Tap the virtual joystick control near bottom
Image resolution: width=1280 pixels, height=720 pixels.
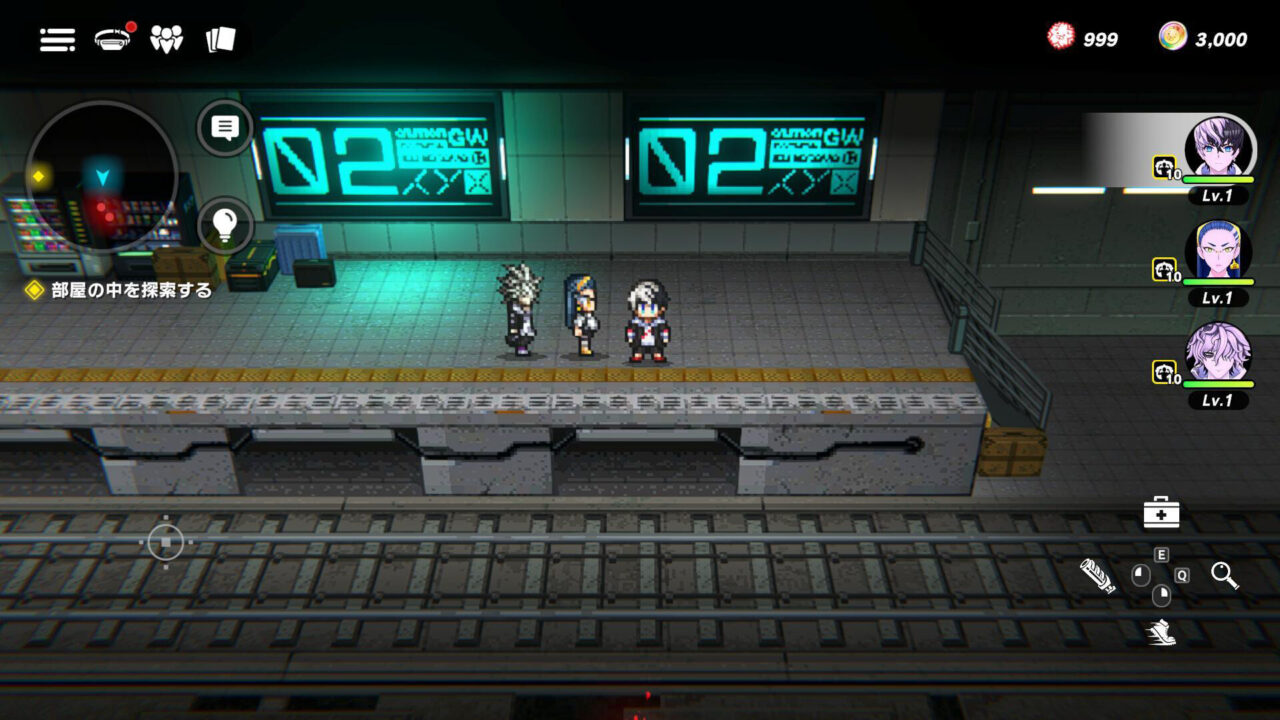pyautogui.click(x=165, y=540)
